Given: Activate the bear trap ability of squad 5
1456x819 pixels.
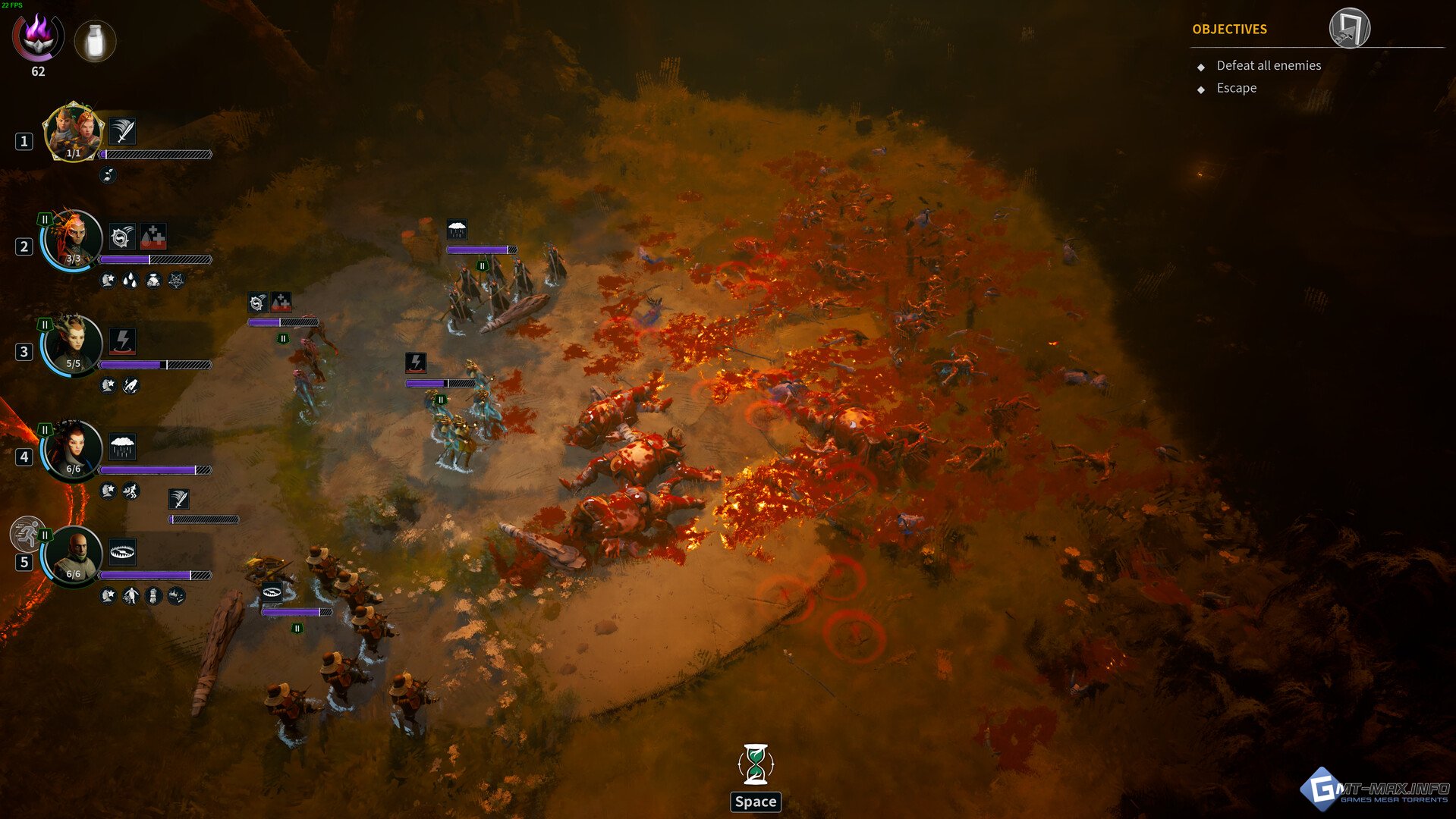Looking at the screenshot, I should pos(122,551).
